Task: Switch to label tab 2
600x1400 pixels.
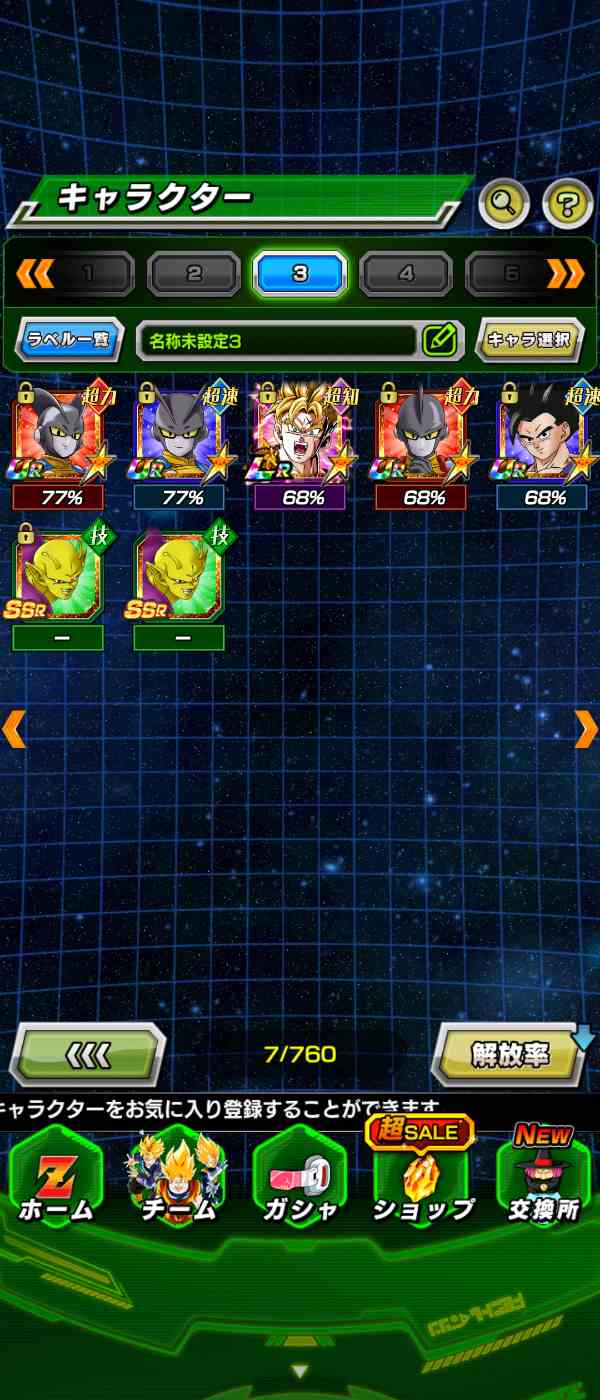Action: [194, 273]
